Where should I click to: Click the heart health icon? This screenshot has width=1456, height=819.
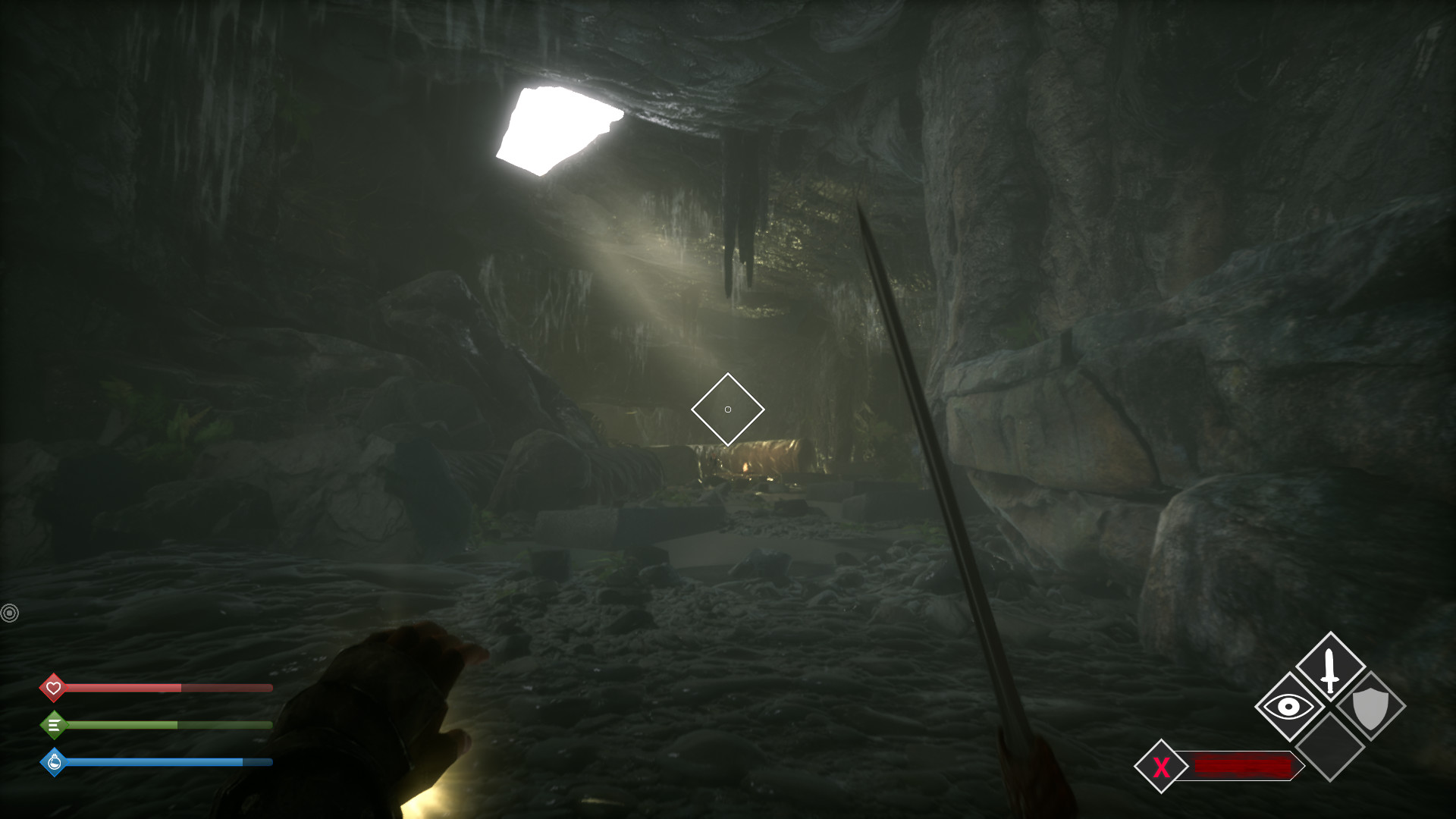(53, 687)
